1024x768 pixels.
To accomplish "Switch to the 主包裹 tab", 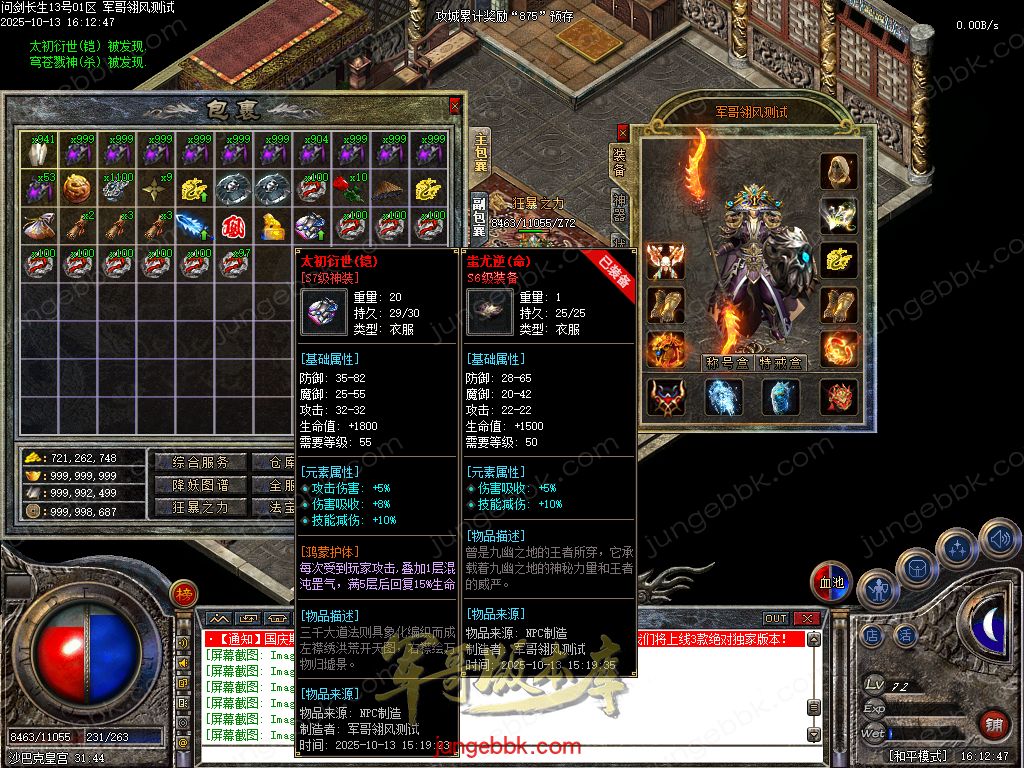I will [x=480, y=152].
